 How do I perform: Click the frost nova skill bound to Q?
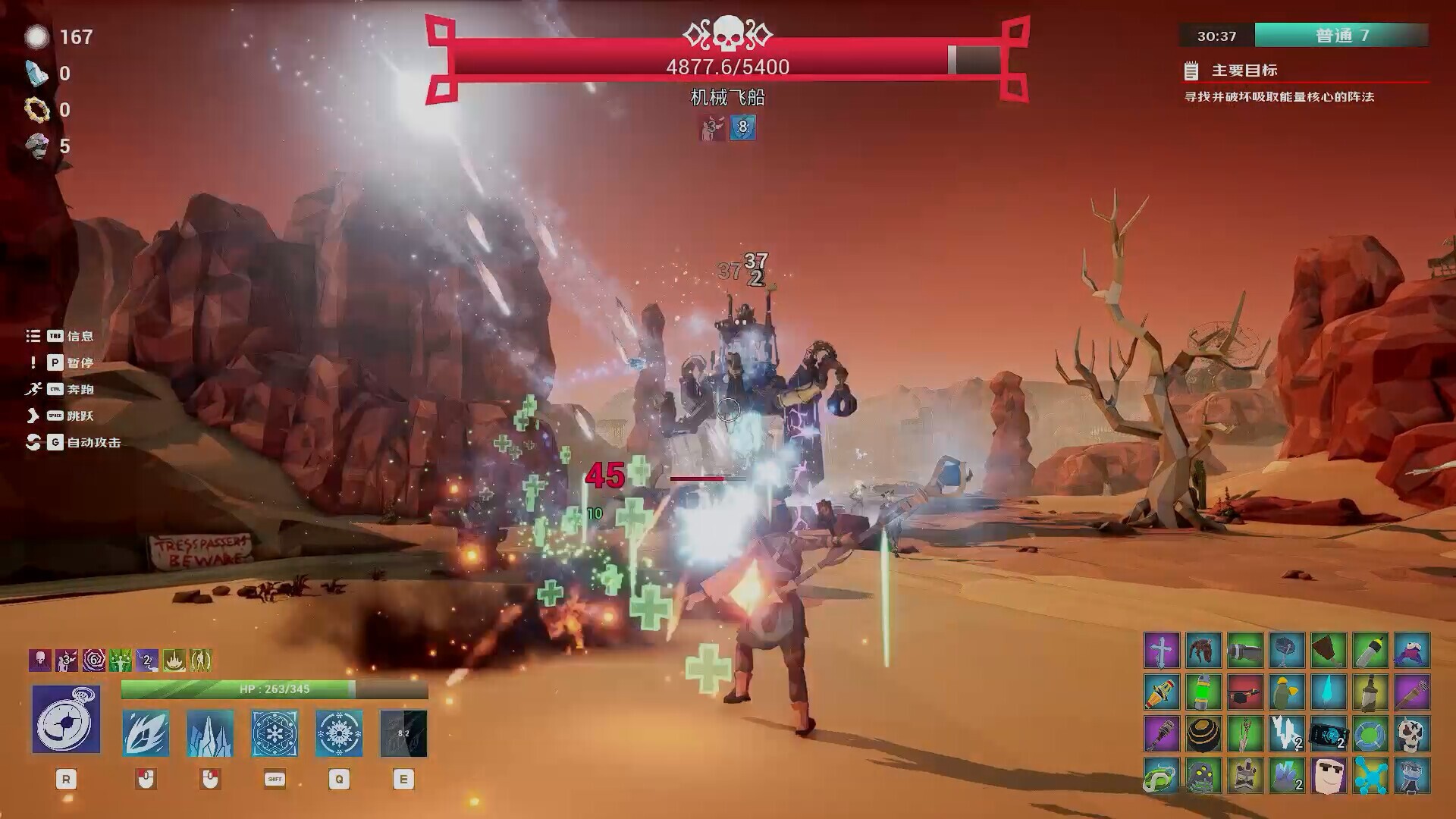(338, 733)
